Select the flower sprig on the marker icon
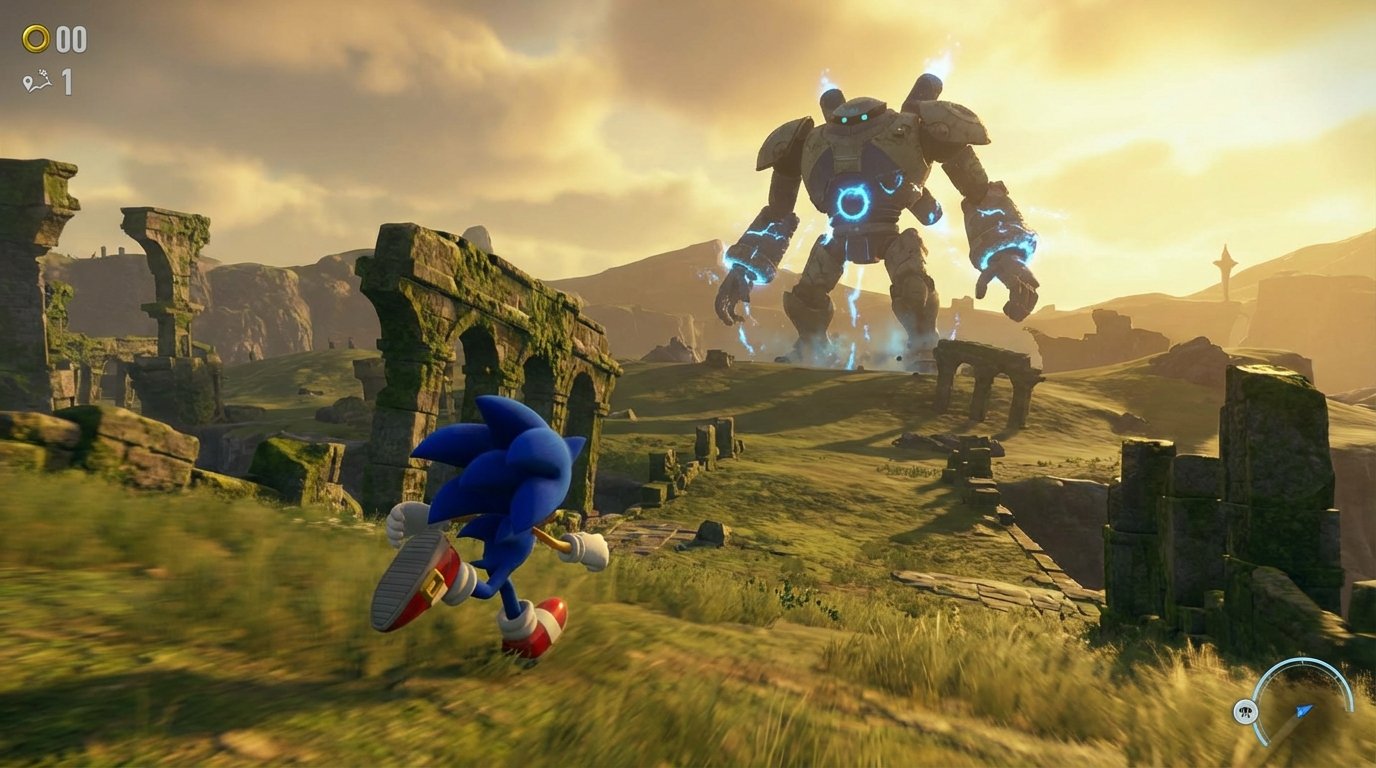1376x768 pixels. (x=43, y=74)
